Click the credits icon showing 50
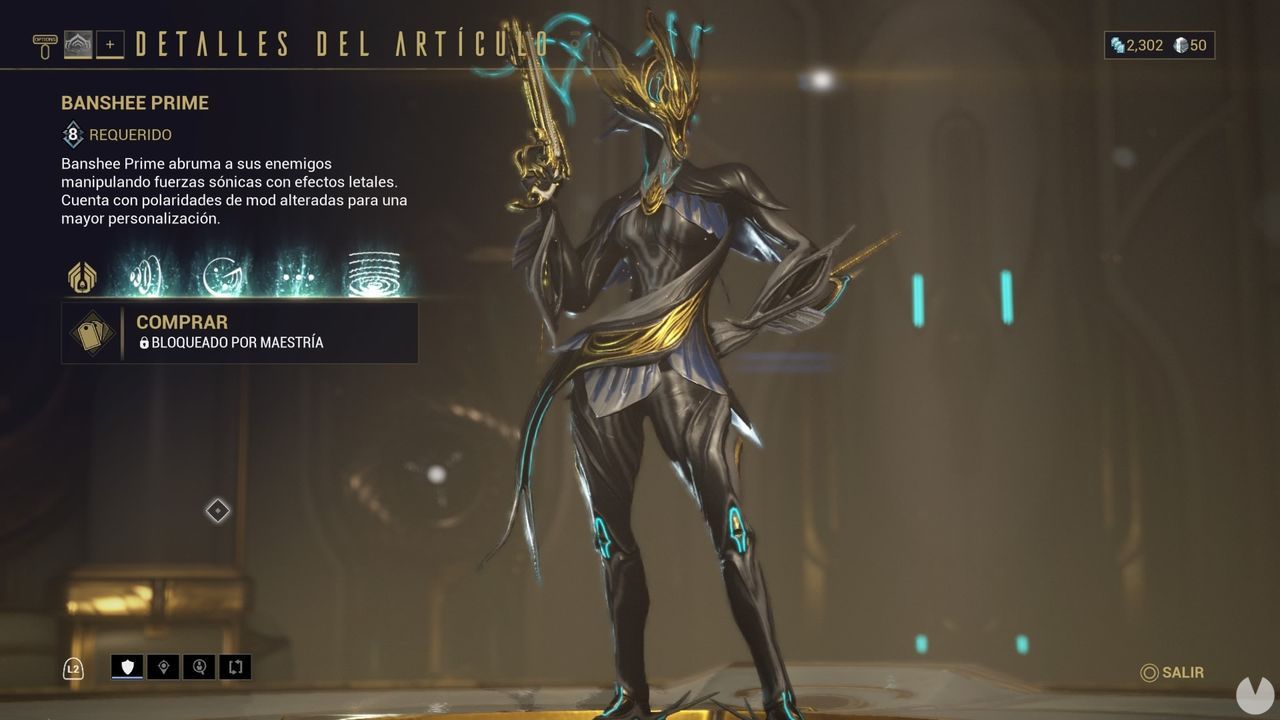Image resolution: width=1280 pixels, height=720 pixels. (x=1180, y=44)
